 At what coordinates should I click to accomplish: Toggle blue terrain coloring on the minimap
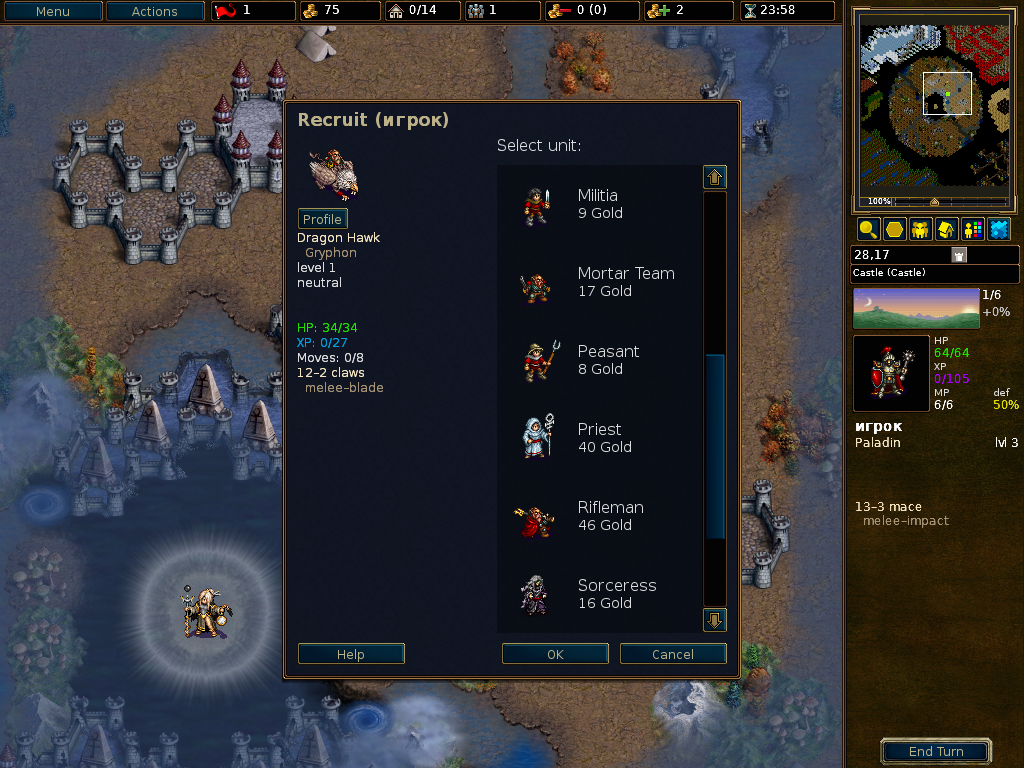click(998, 229)
